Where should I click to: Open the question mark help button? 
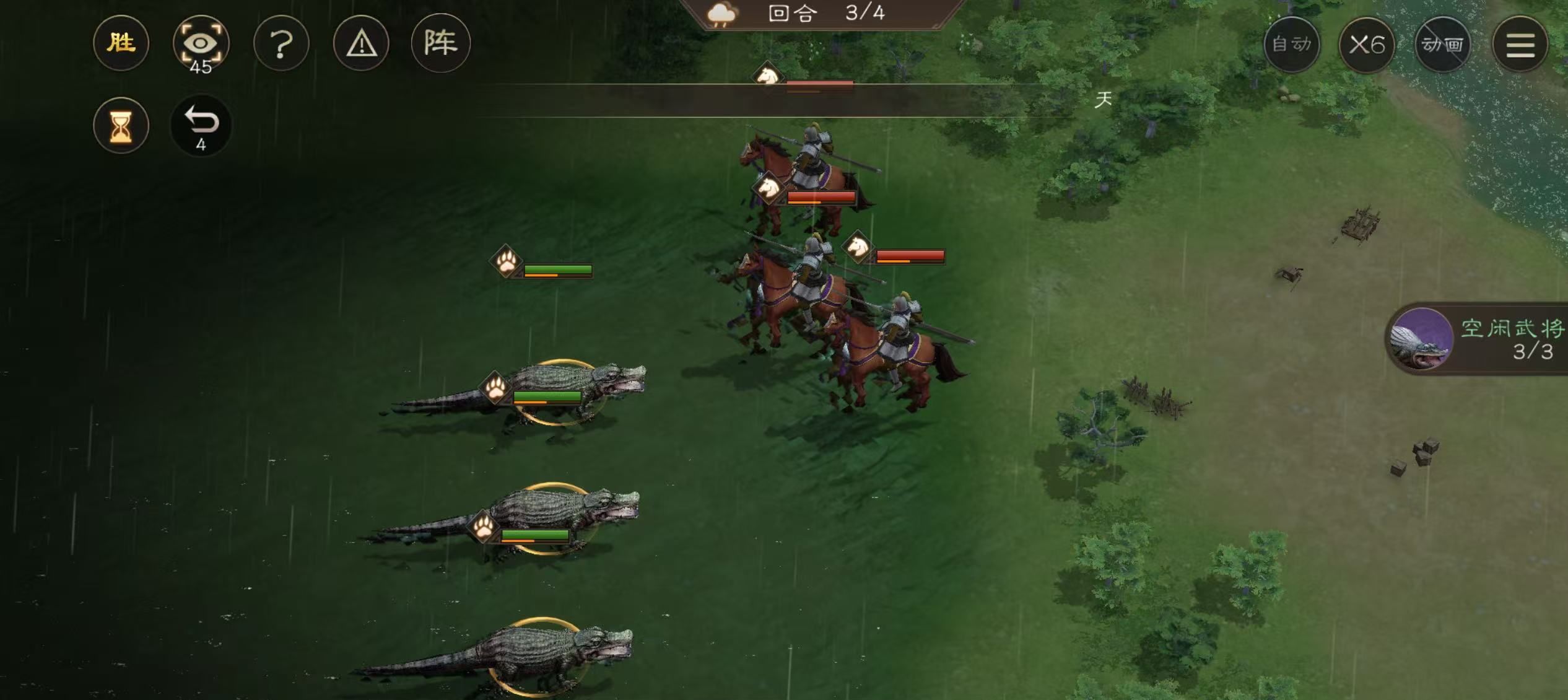(x=281, y=43)
